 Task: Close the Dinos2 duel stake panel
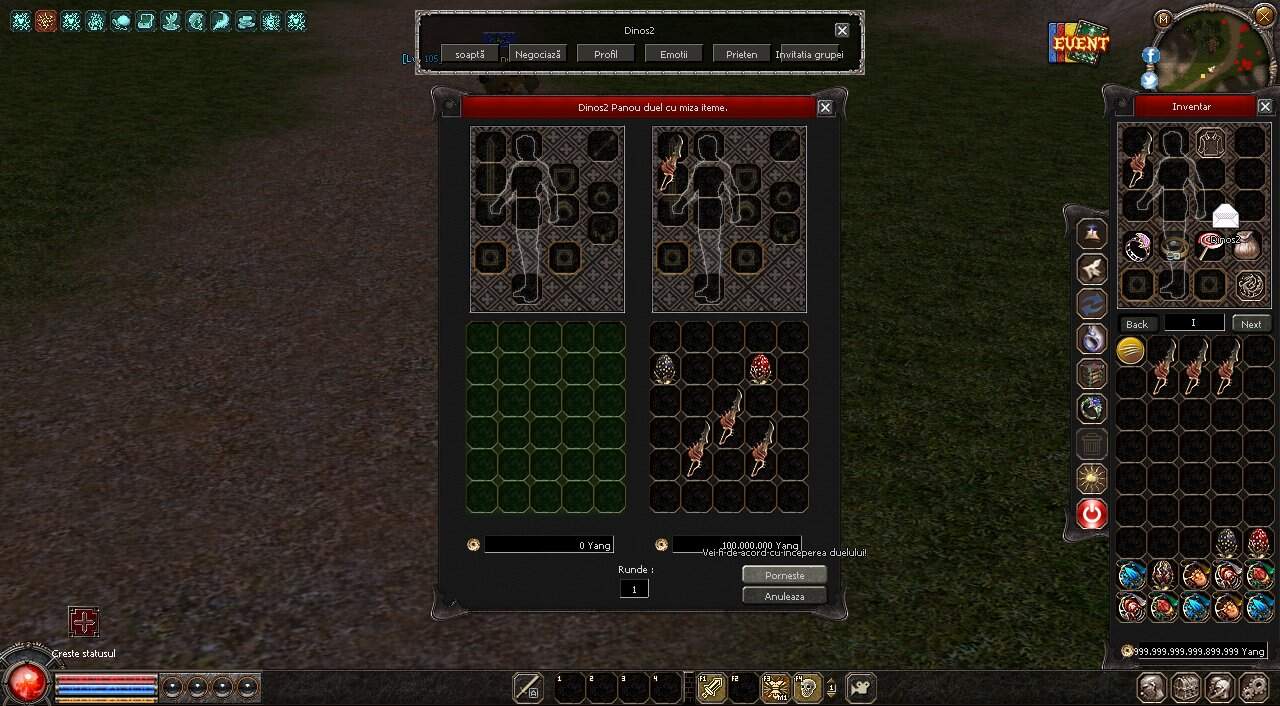coord(825,108)
